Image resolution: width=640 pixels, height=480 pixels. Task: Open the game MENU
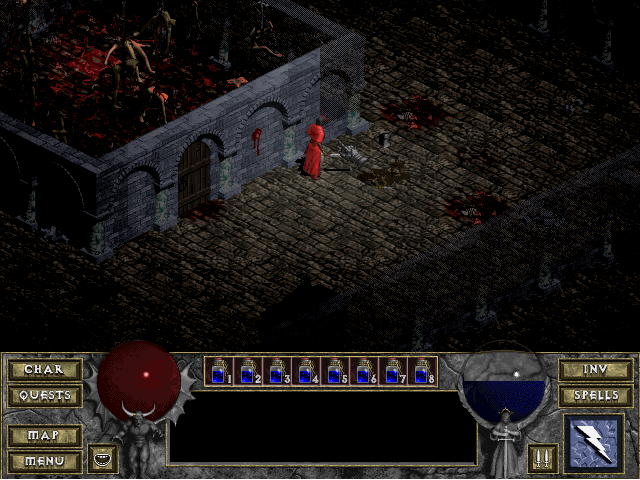coord(44,461)
